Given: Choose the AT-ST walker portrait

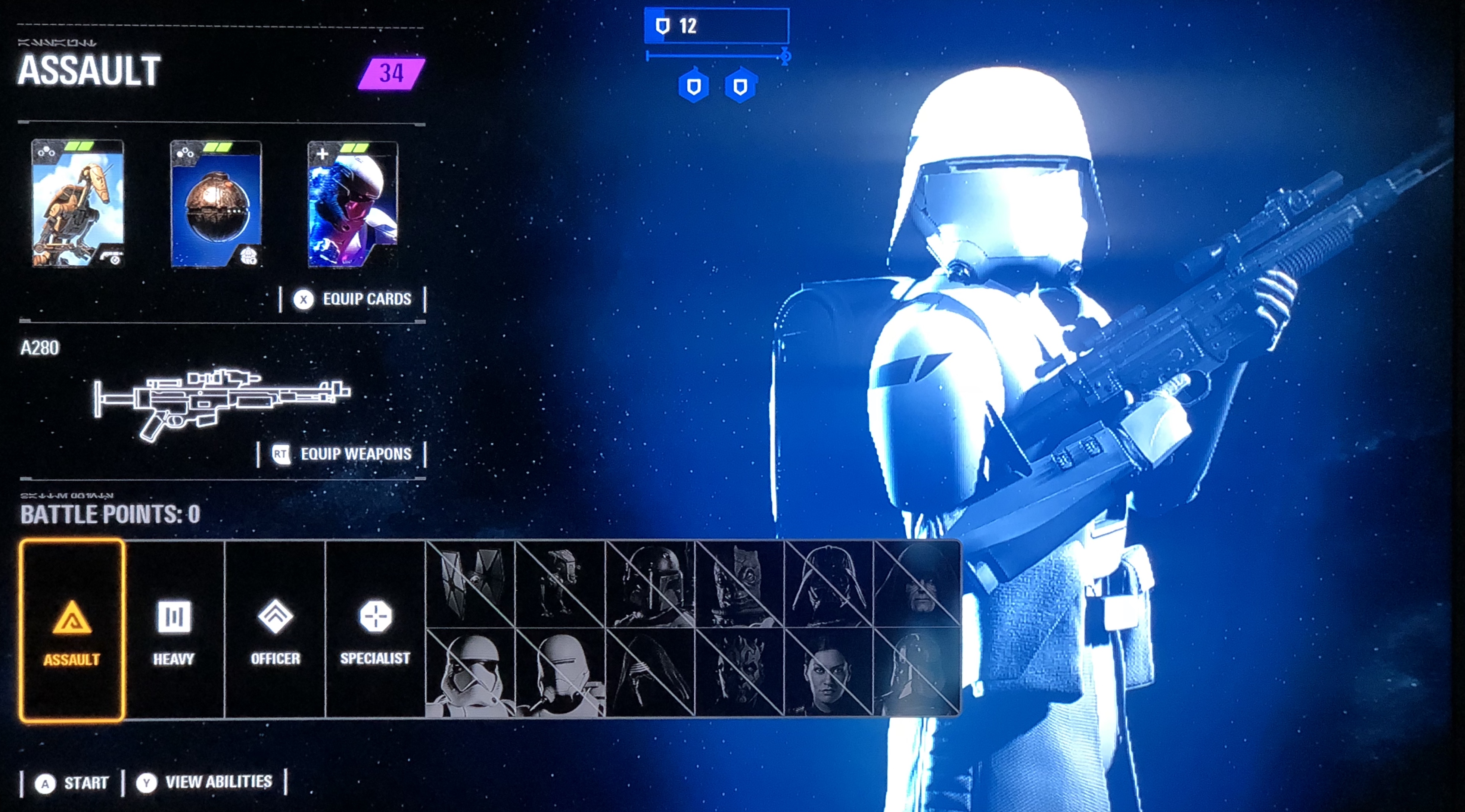Looking at the screenshot, I should 560,584.
